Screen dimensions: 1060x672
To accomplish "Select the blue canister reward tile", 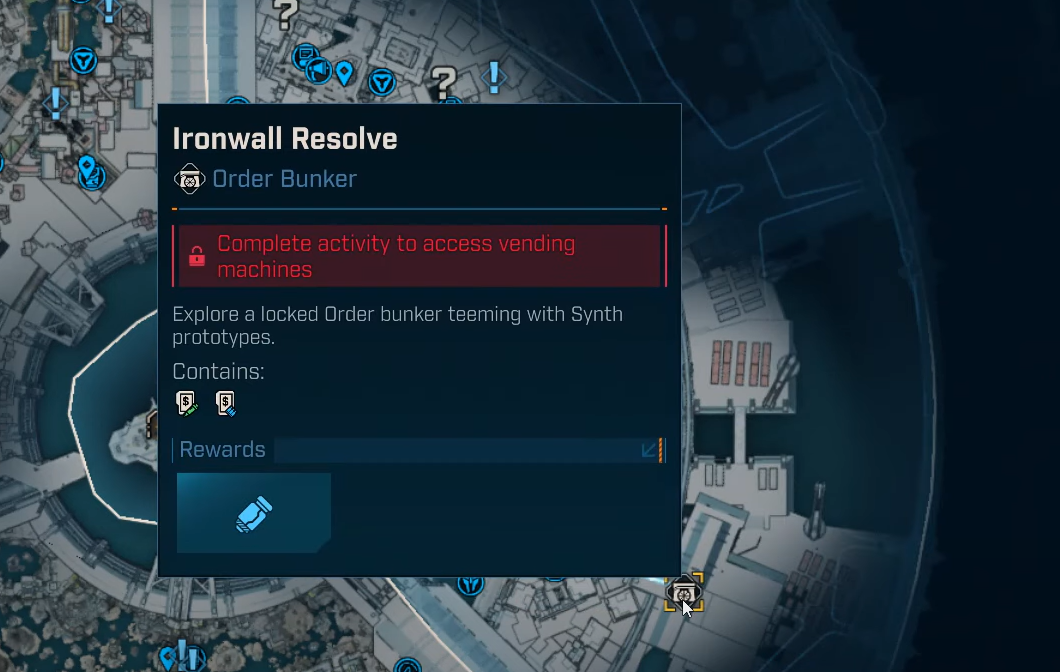I will coord(254,513).
